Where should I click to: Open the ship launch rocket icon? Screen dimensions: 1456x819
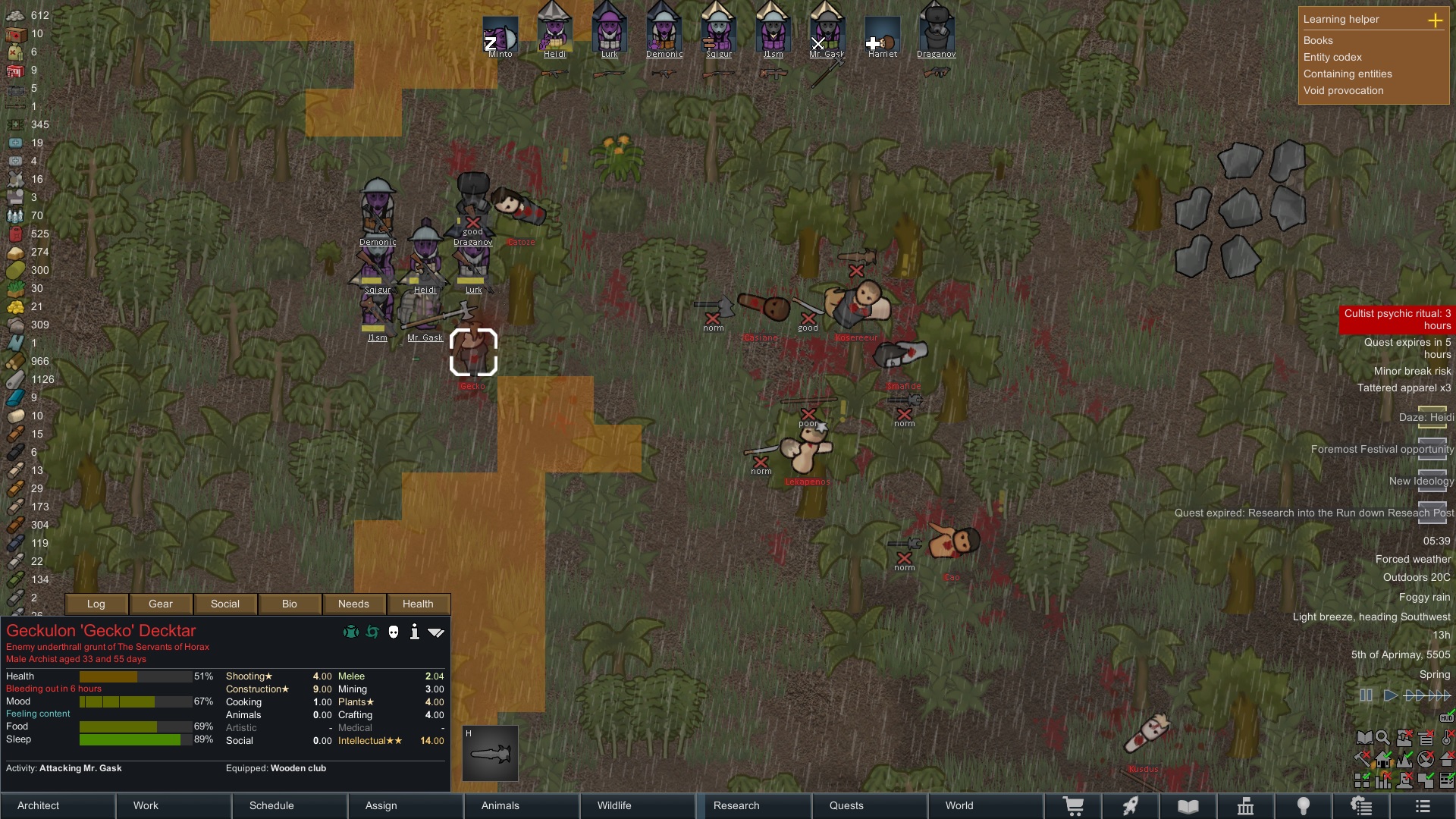point(1130,805)
